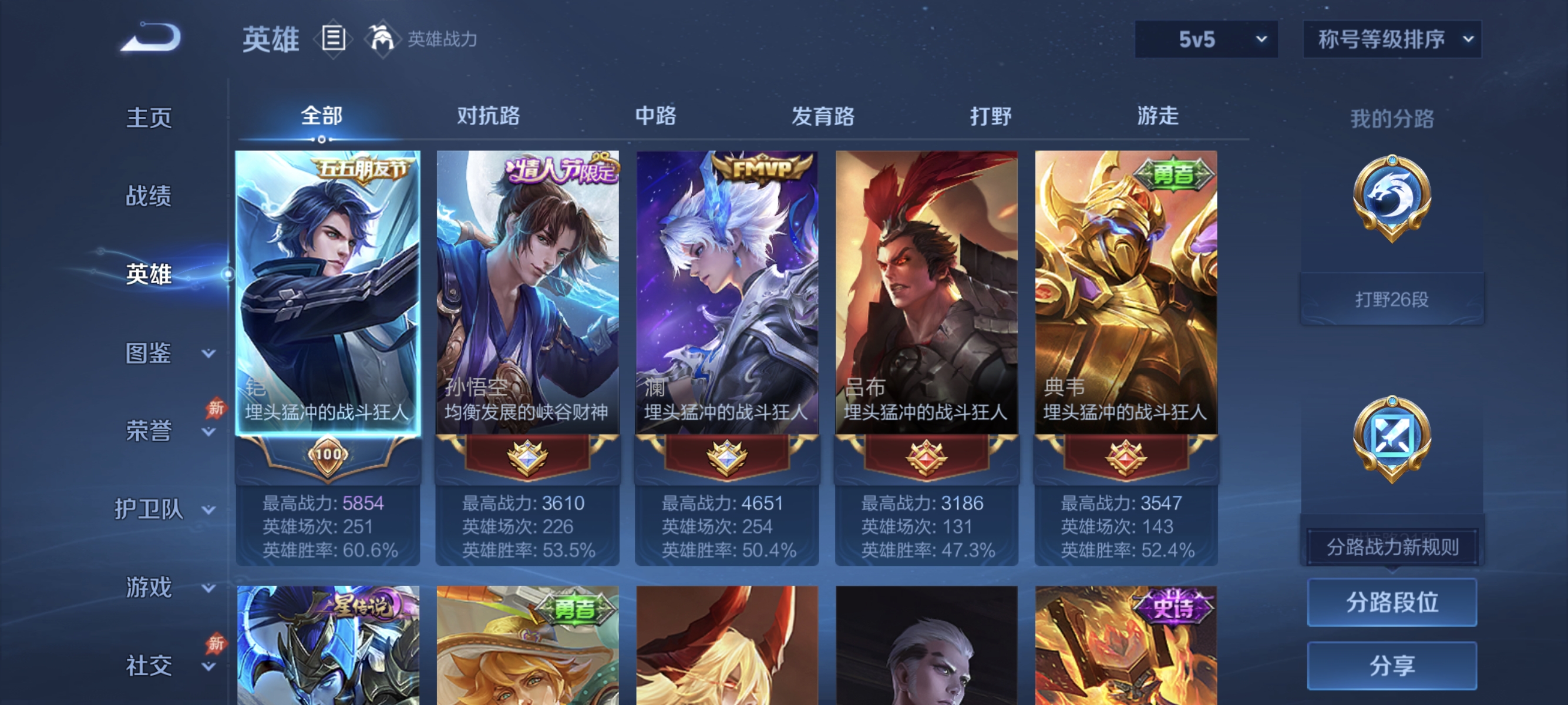Switch to the 打野 tab

[990, 116]
